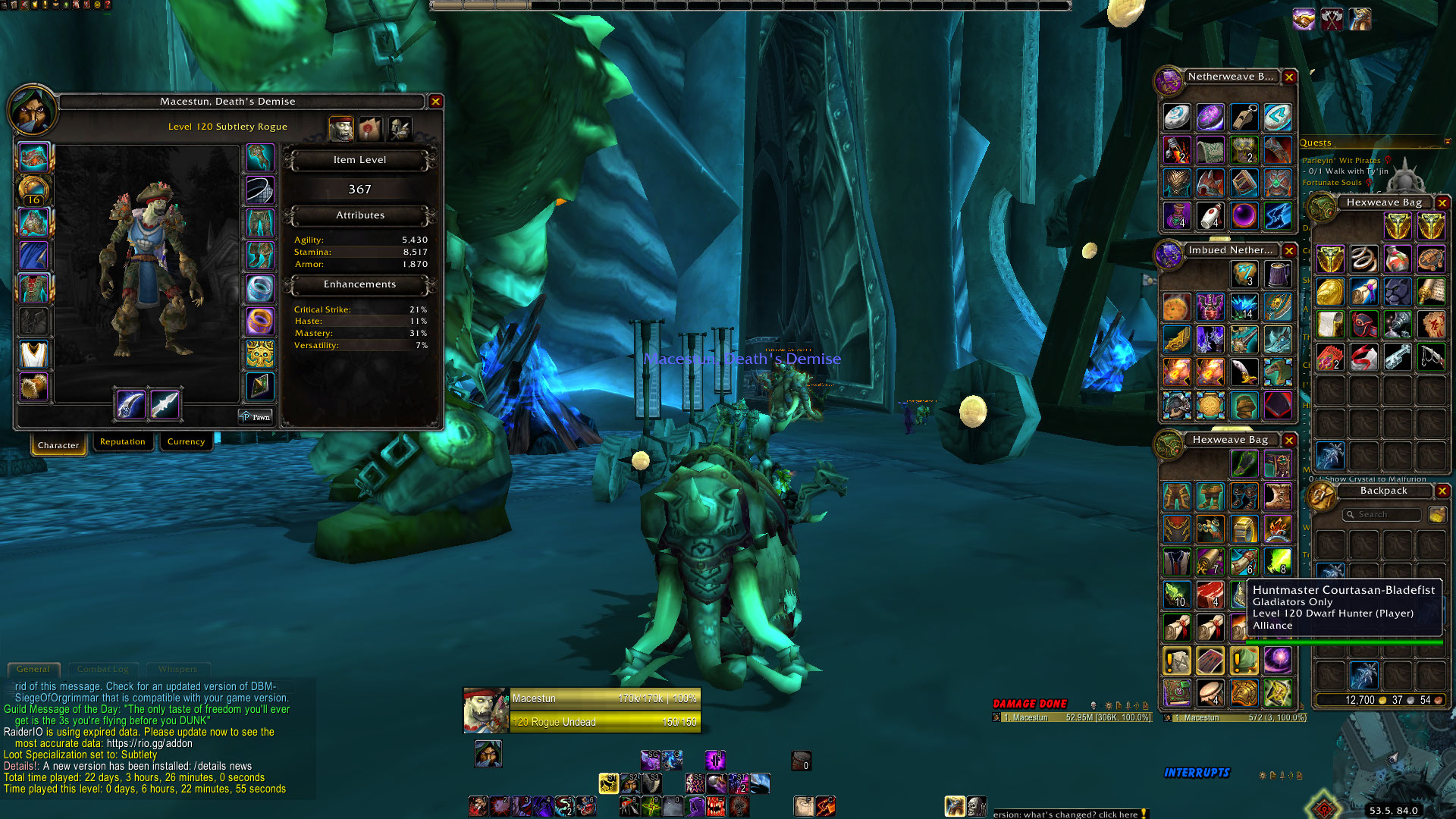The height and width of the screenshot is (819, 1456).
Task: Click the Backpack search field
Action: click(x=1382, y=515)
